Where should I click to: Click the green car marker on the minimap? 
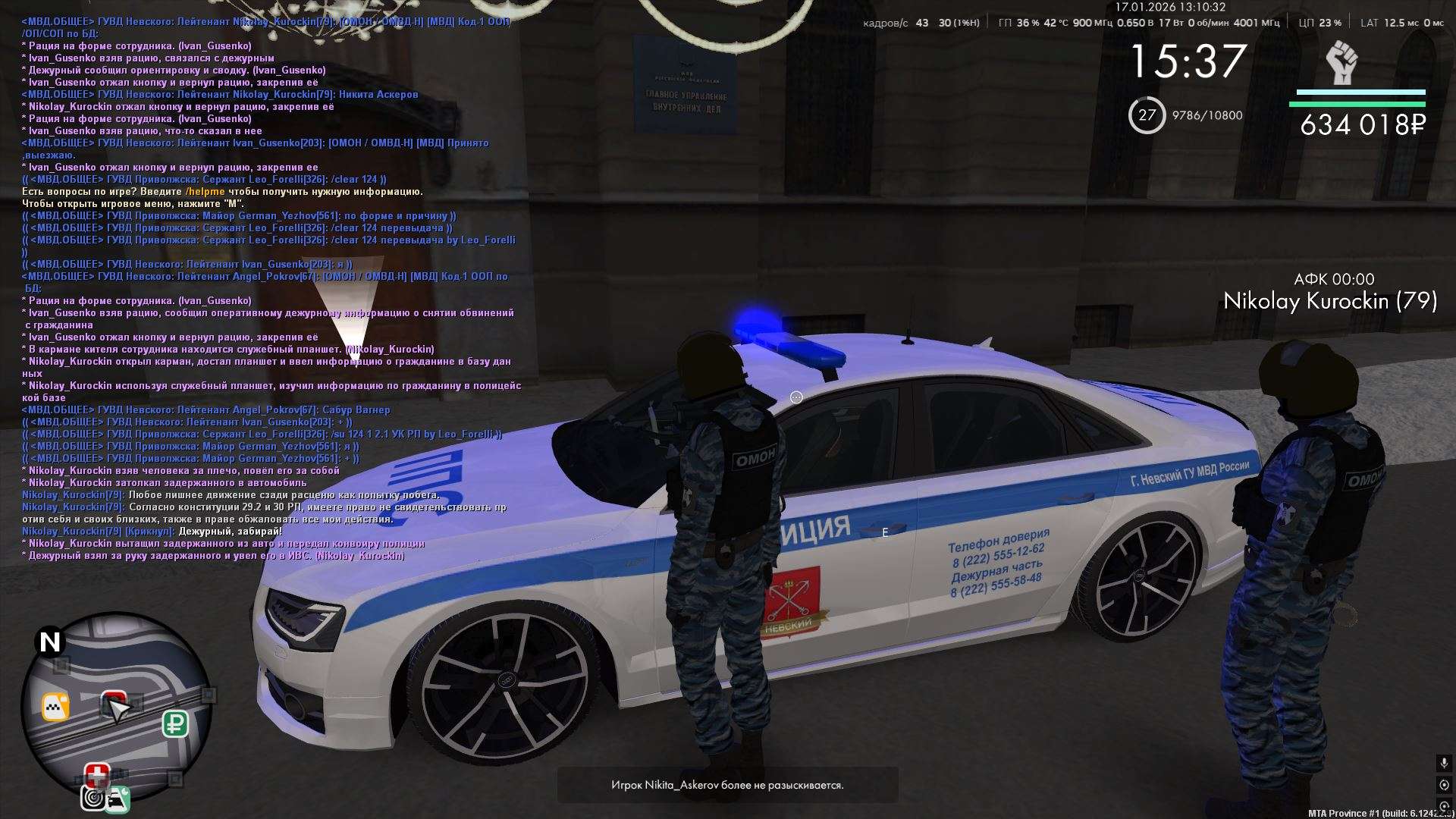tap(118, 799)
